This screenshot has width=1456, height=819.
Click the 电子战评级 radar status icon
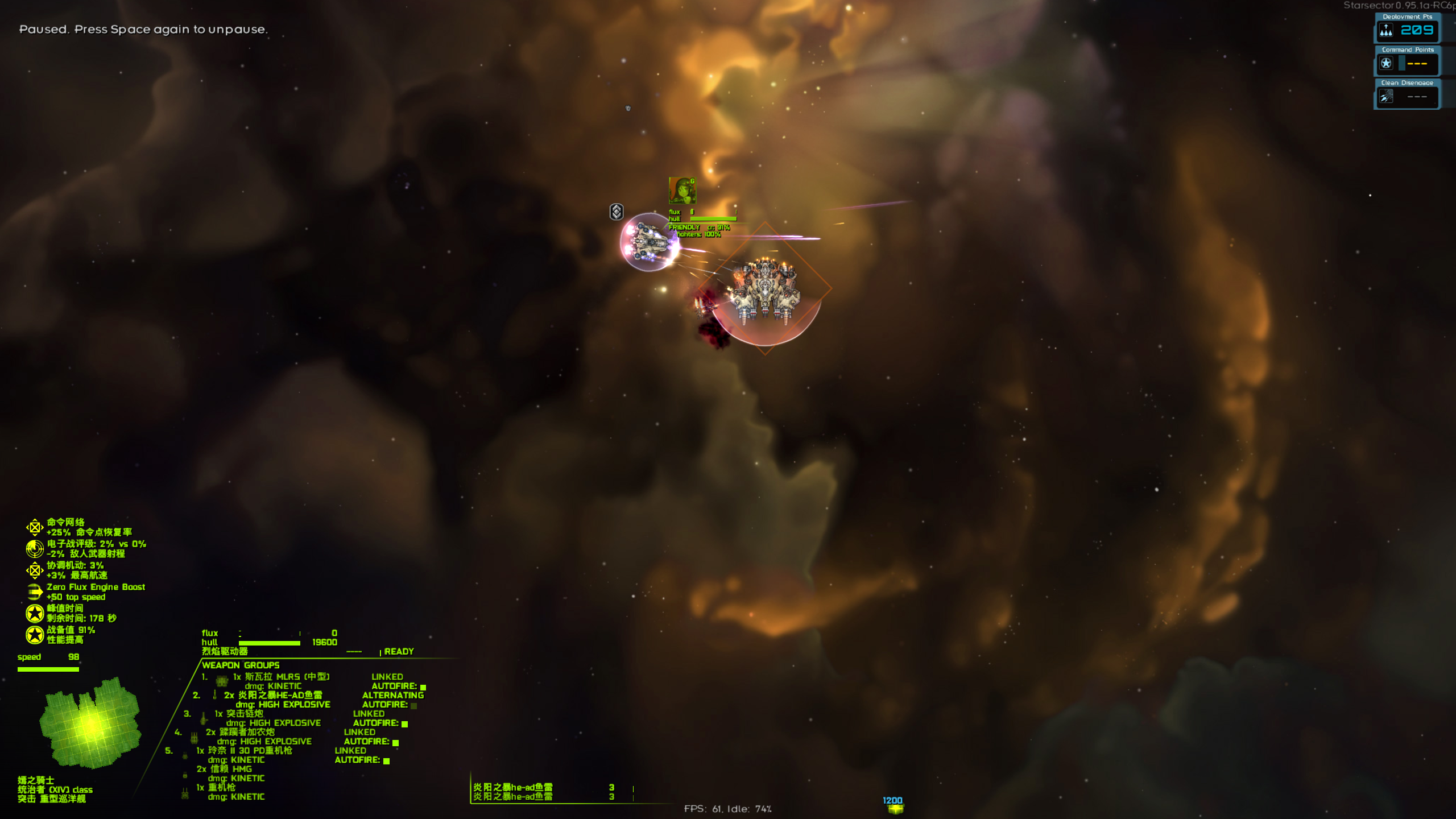35,548
